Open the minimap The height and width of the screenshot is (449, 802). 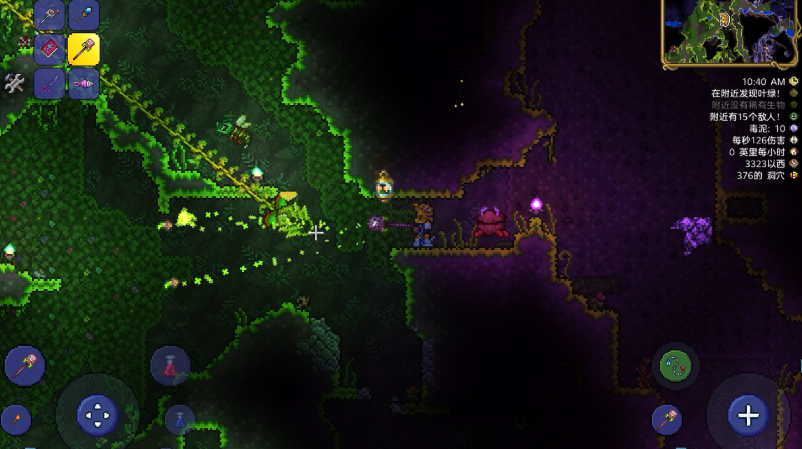point(729,33)
